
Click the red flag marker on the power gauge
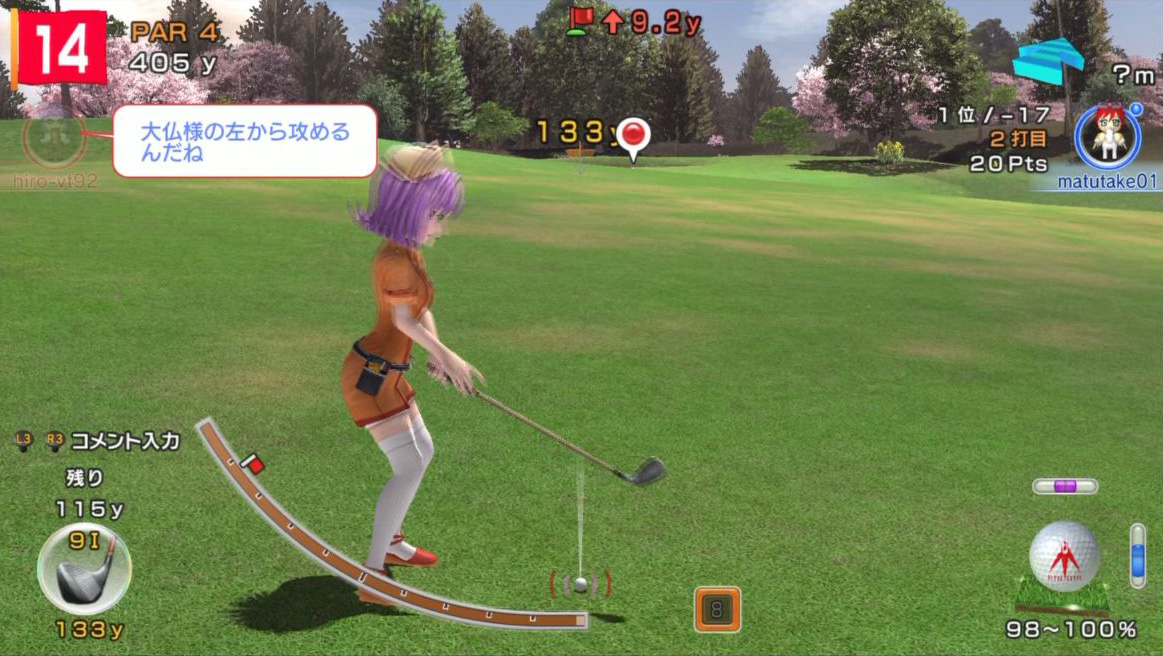tap(254, 465)
